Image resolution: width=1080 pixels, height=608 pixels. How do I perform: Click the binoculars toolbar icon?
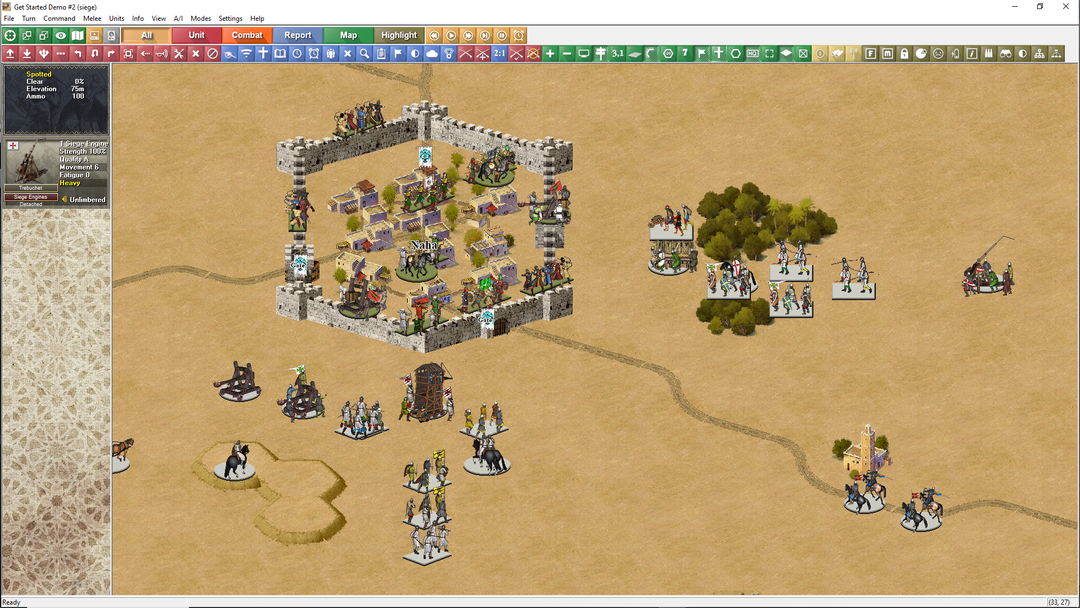coord(1007,53)
